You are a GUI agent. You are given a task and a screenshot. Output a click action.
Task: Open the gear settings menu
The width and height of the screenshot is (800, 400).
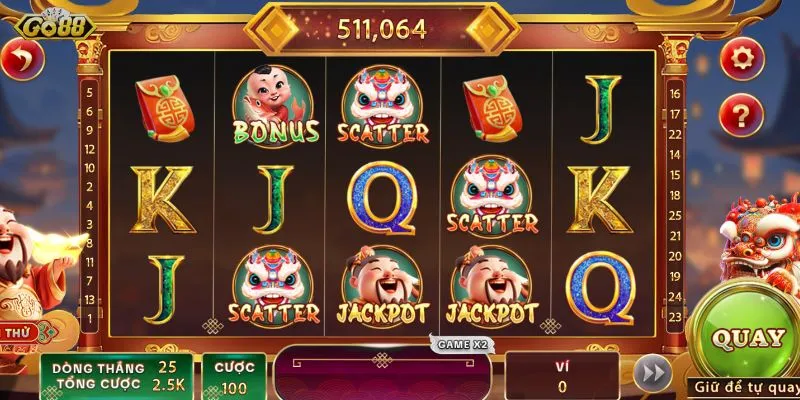pyautogui.click(x=741, y=57)
